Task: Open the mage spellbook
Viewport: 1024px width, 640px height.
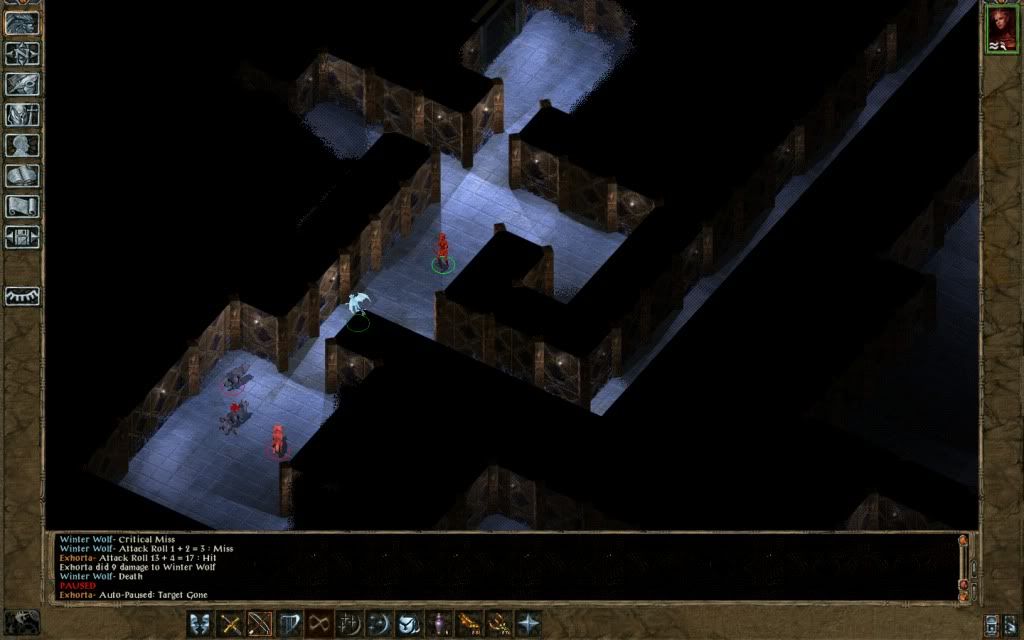Action: coord(22,176)
